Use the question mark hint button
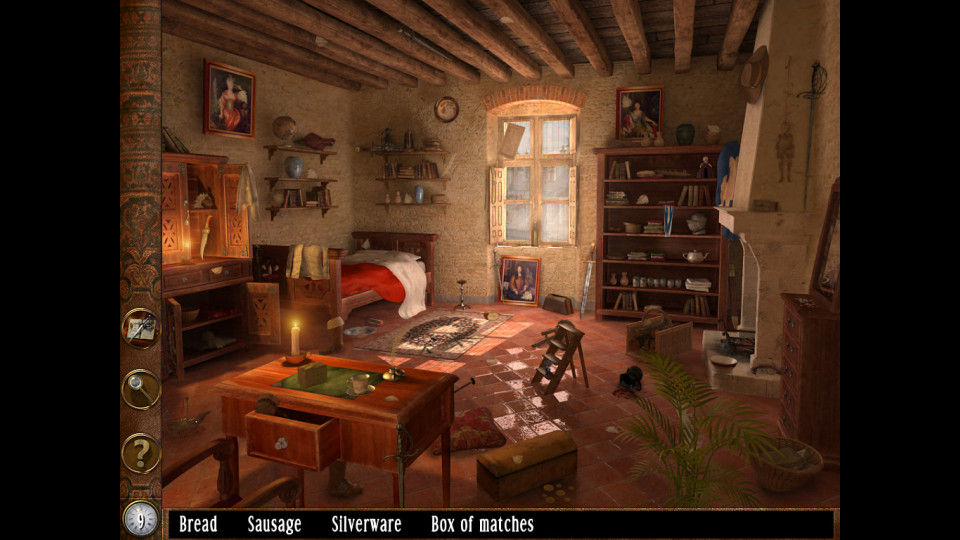This screenshot has width=960, height=540. point(141,453)
